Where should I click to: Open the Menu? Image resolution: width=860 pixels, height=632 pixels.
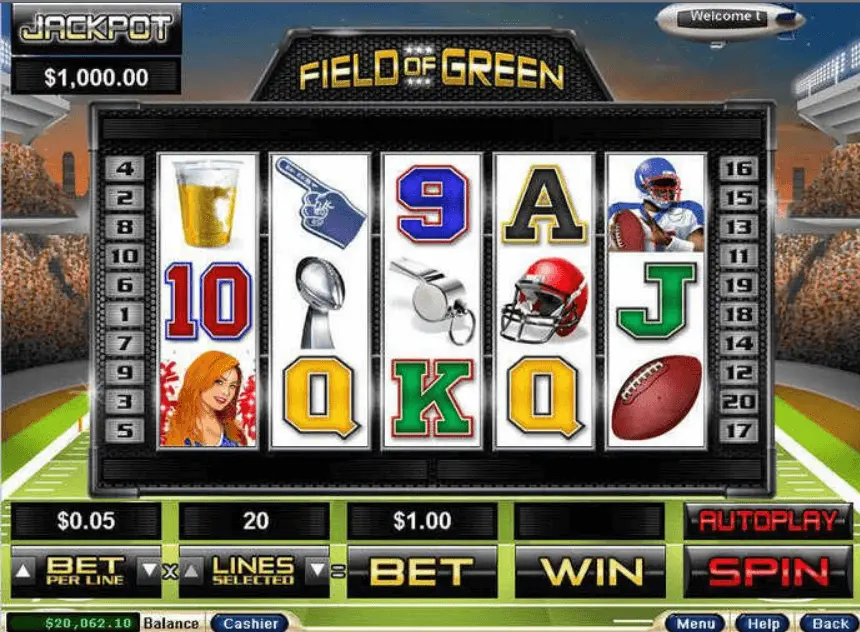696,623
